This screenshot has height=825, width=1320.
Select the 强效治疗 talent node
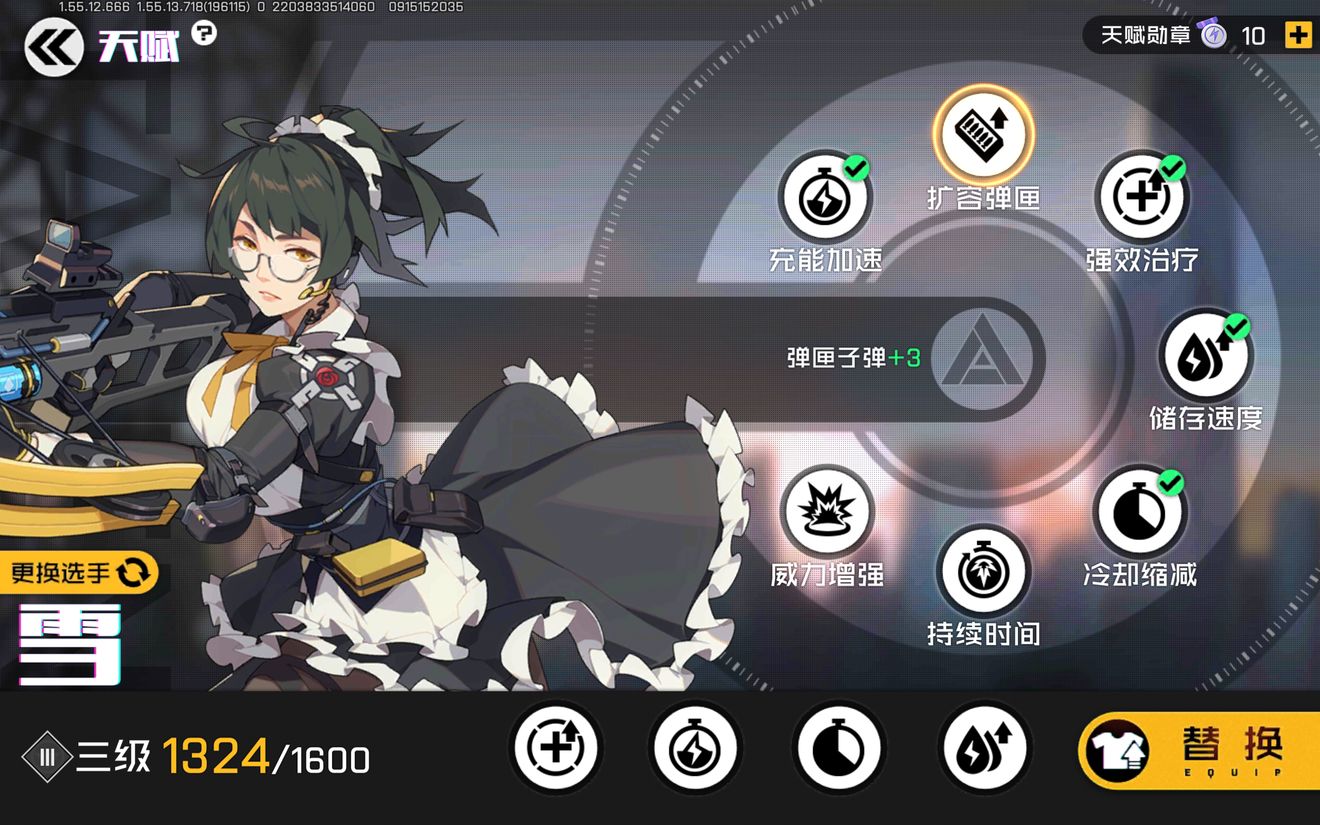[x=1141, y=197]
